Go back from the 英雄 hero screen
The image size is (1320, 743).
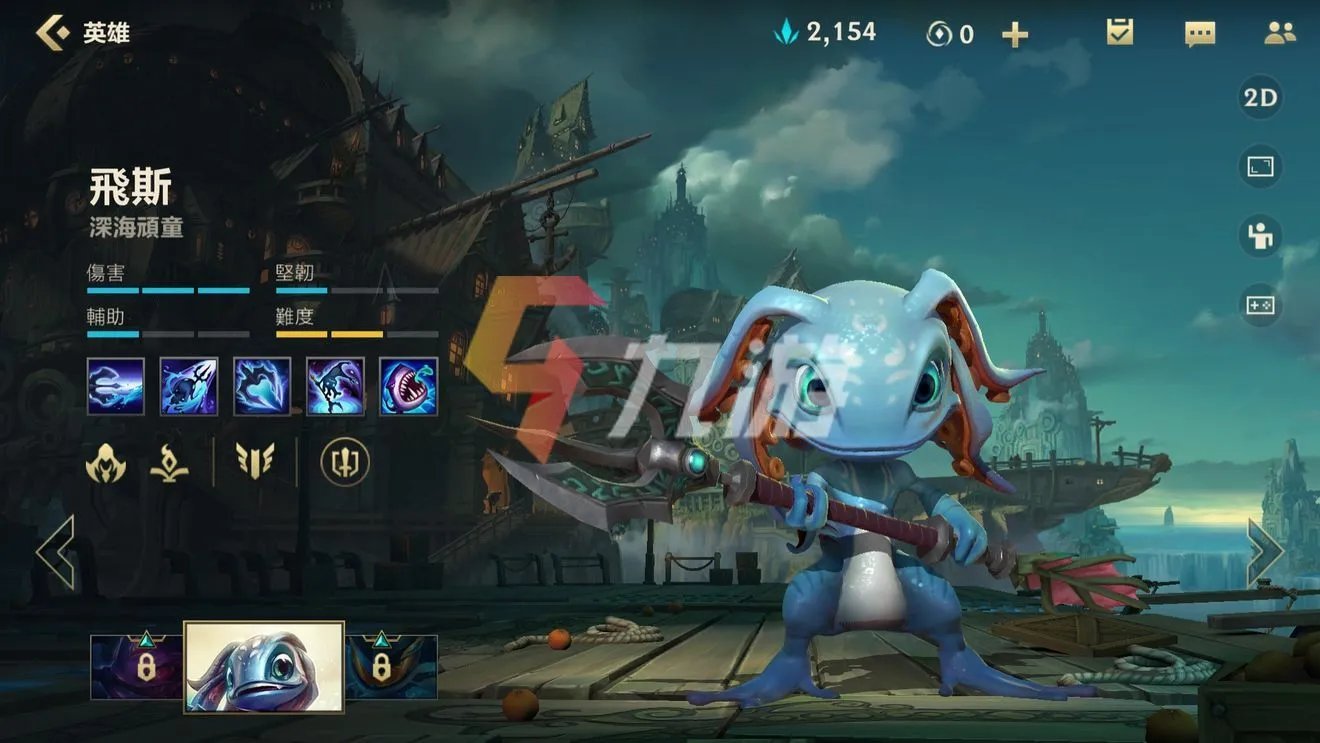click(x=52, y=33)
